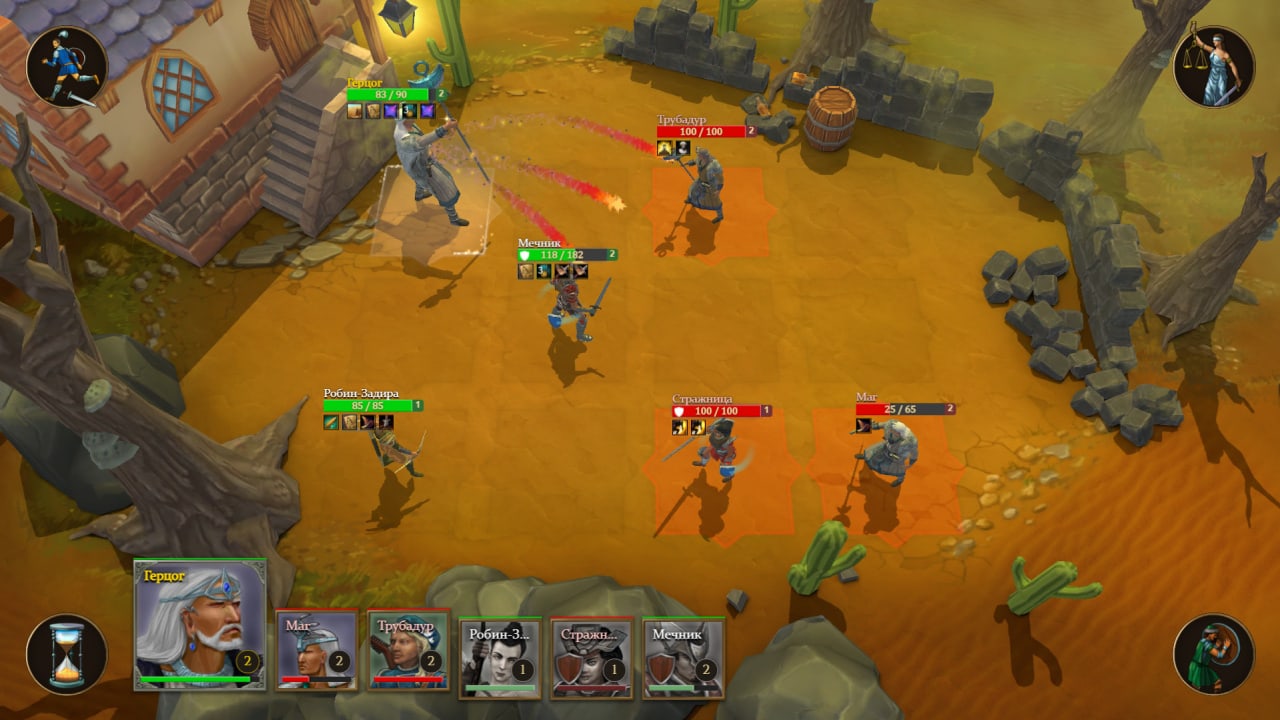Activate the hourglass wait button
1280x720 pixels.
[x=67, y=654]
